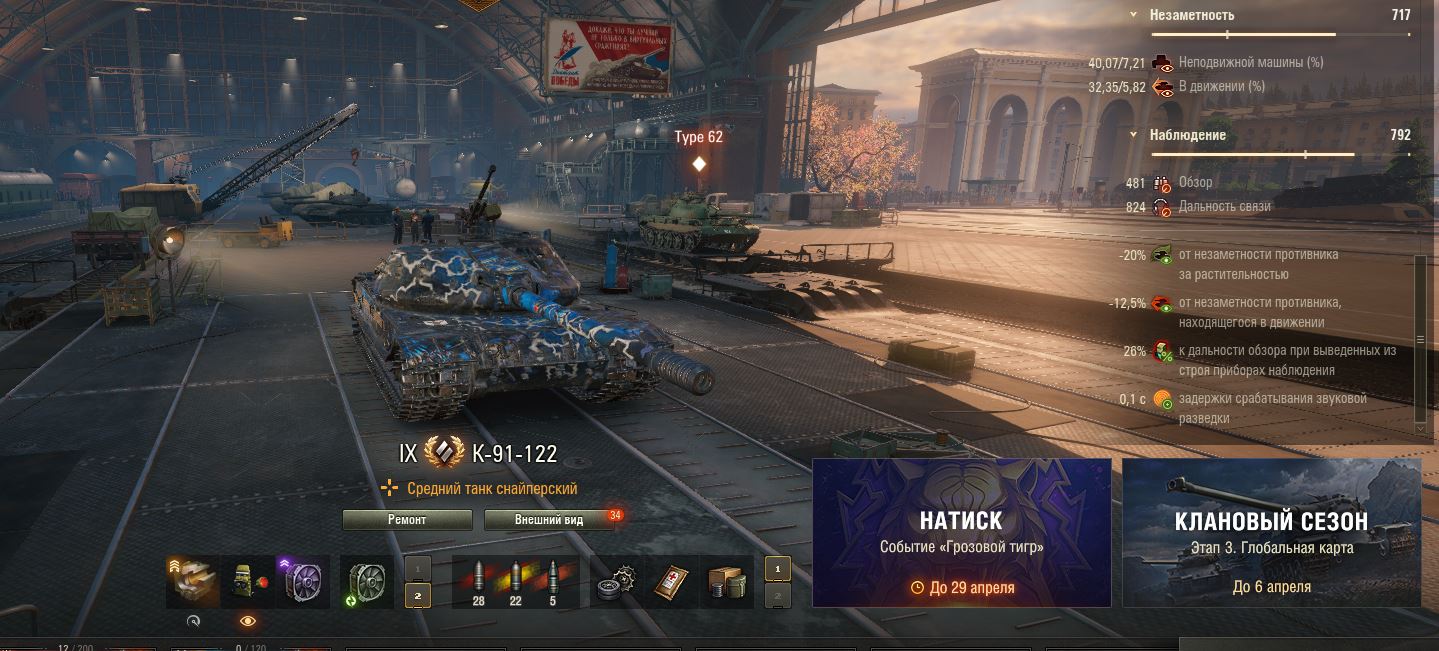1439x651 pixels.
Task: Open the Ремонт (Repair) button
Action: (407, 520)
